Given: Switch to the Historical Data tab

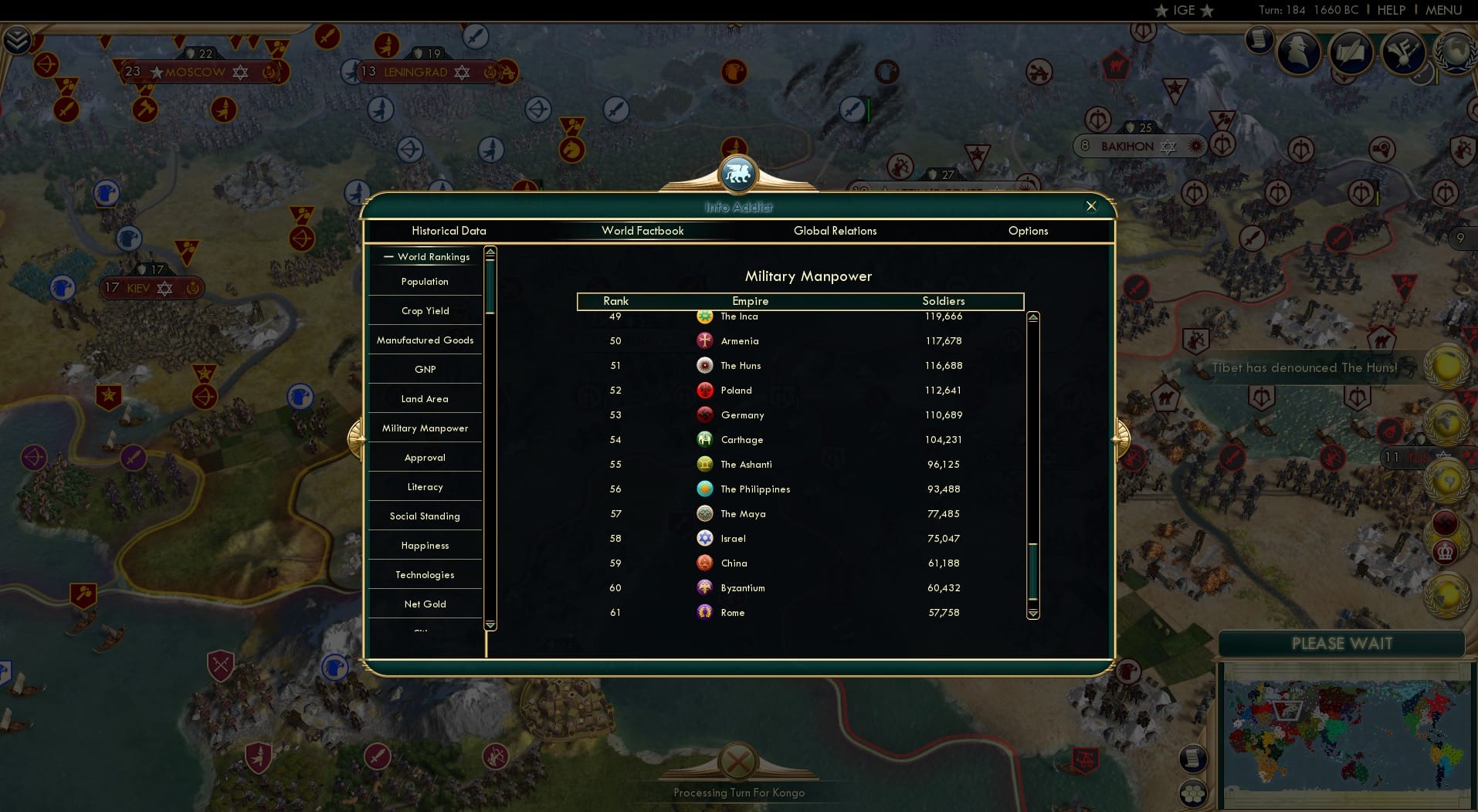Looking at the screenshot, I should click(x=449, y=231).
